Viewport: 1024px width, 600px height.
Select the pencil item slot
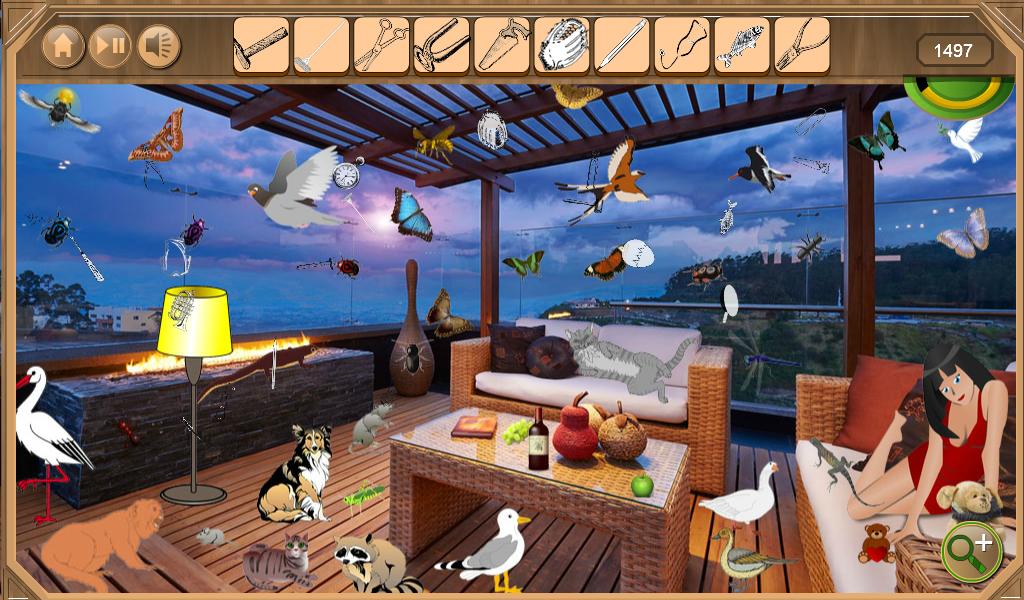(621, 45)
